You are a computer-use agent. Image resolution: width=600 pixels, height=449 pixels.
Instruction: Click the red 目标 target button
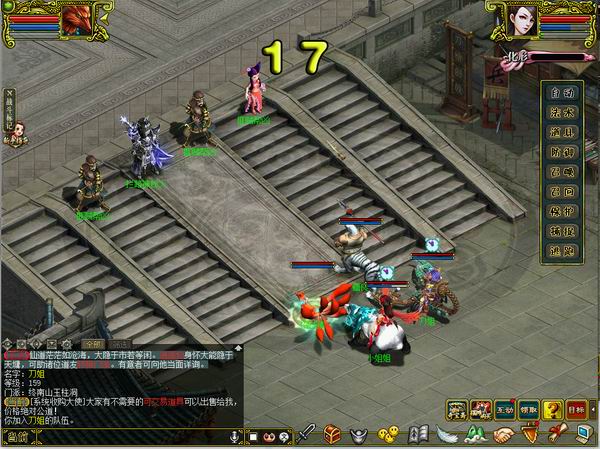point(576,410)
